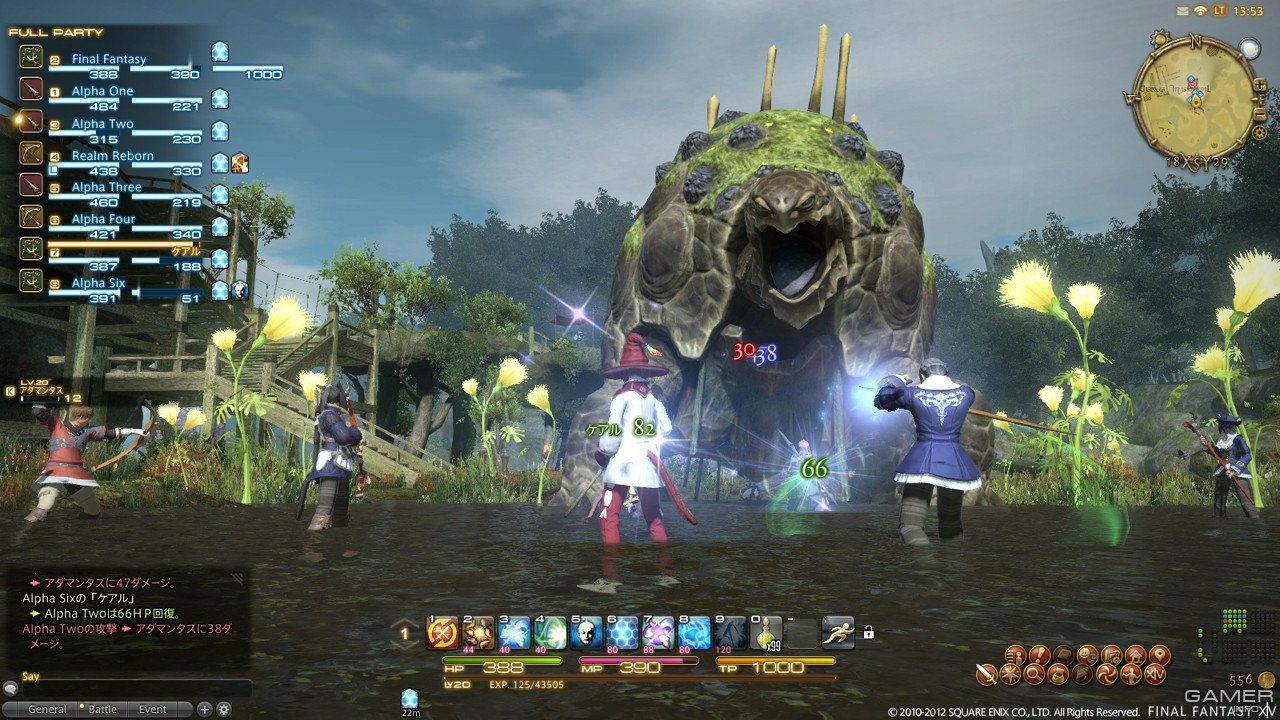Use the hexagon shield spell in slot 6

click(622, 632)
